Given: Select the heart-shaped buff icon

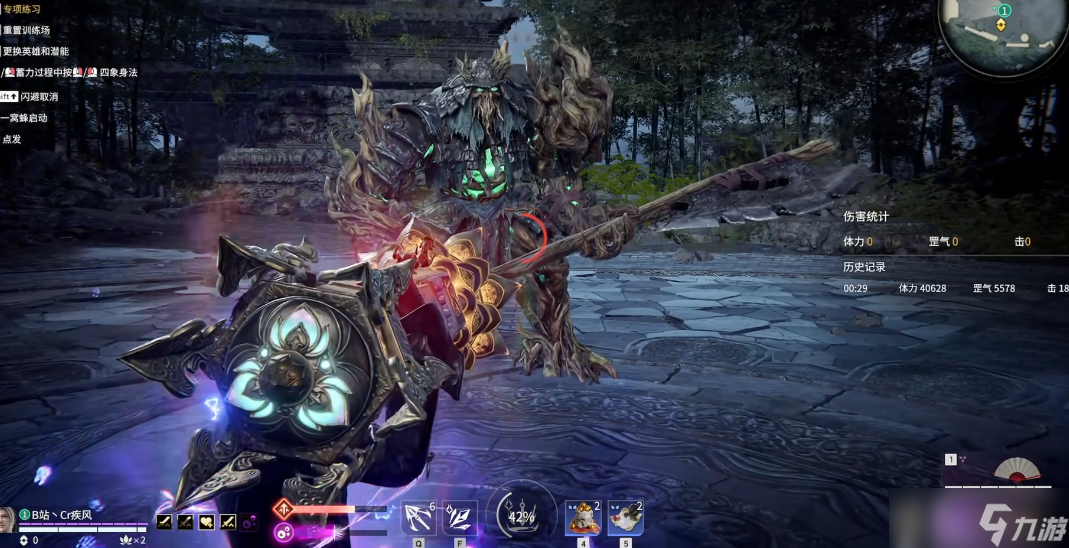Looking at the screenshot, I should point(206,521).
